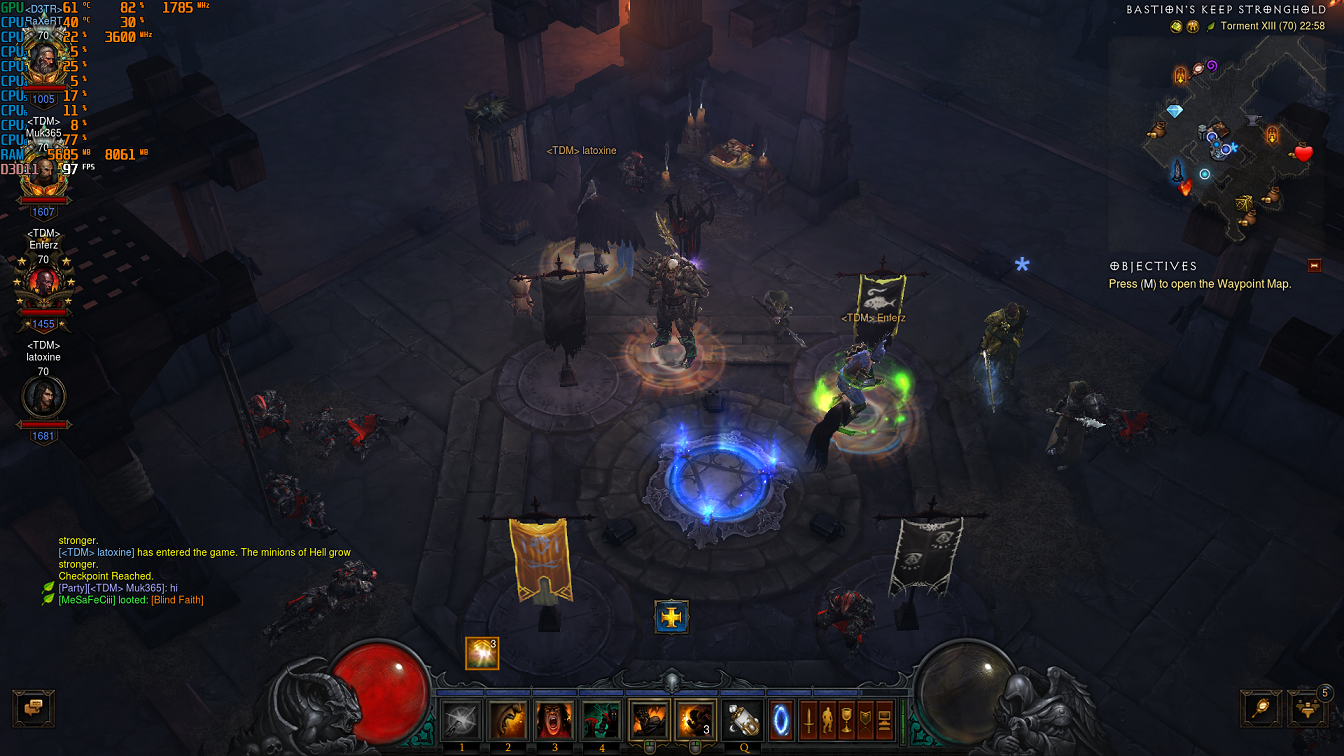1344x756 pixels.
Task: Open the inventory with the sword button
Action: coord(808,720)
